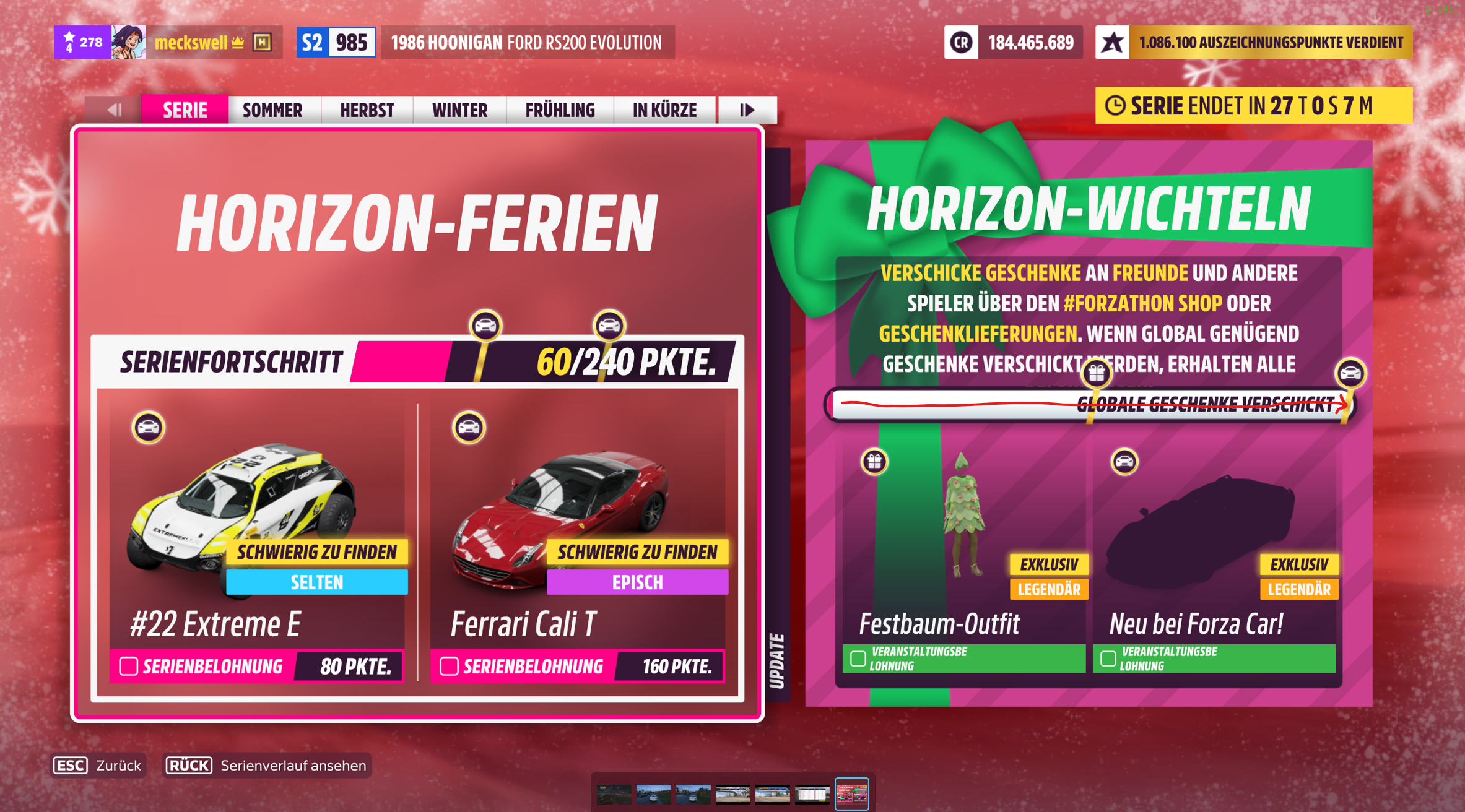Select the car reward icon above Ferrari Cali T
Viewport: 1465px width, 812px height.
(x=469, y=428)
